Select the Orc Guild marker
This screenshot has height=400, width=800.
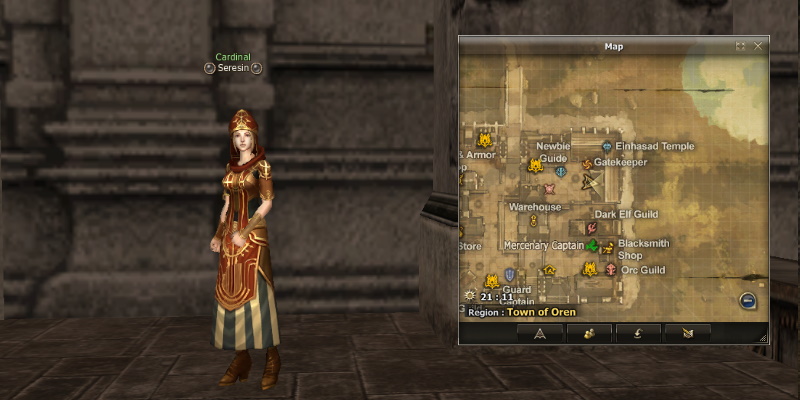610,269
